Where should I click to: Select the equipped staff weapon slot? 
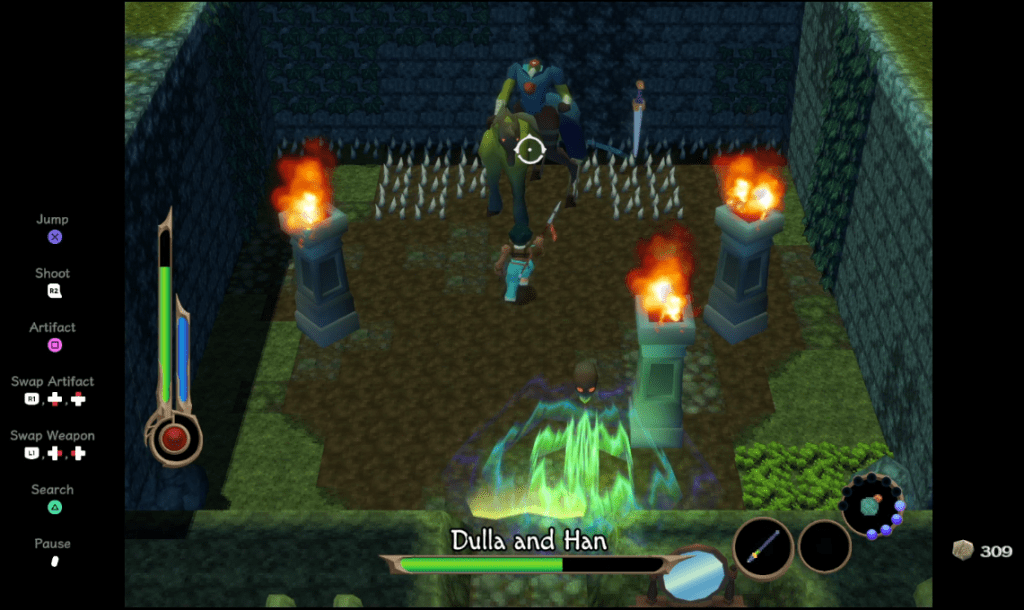[763, 548]
